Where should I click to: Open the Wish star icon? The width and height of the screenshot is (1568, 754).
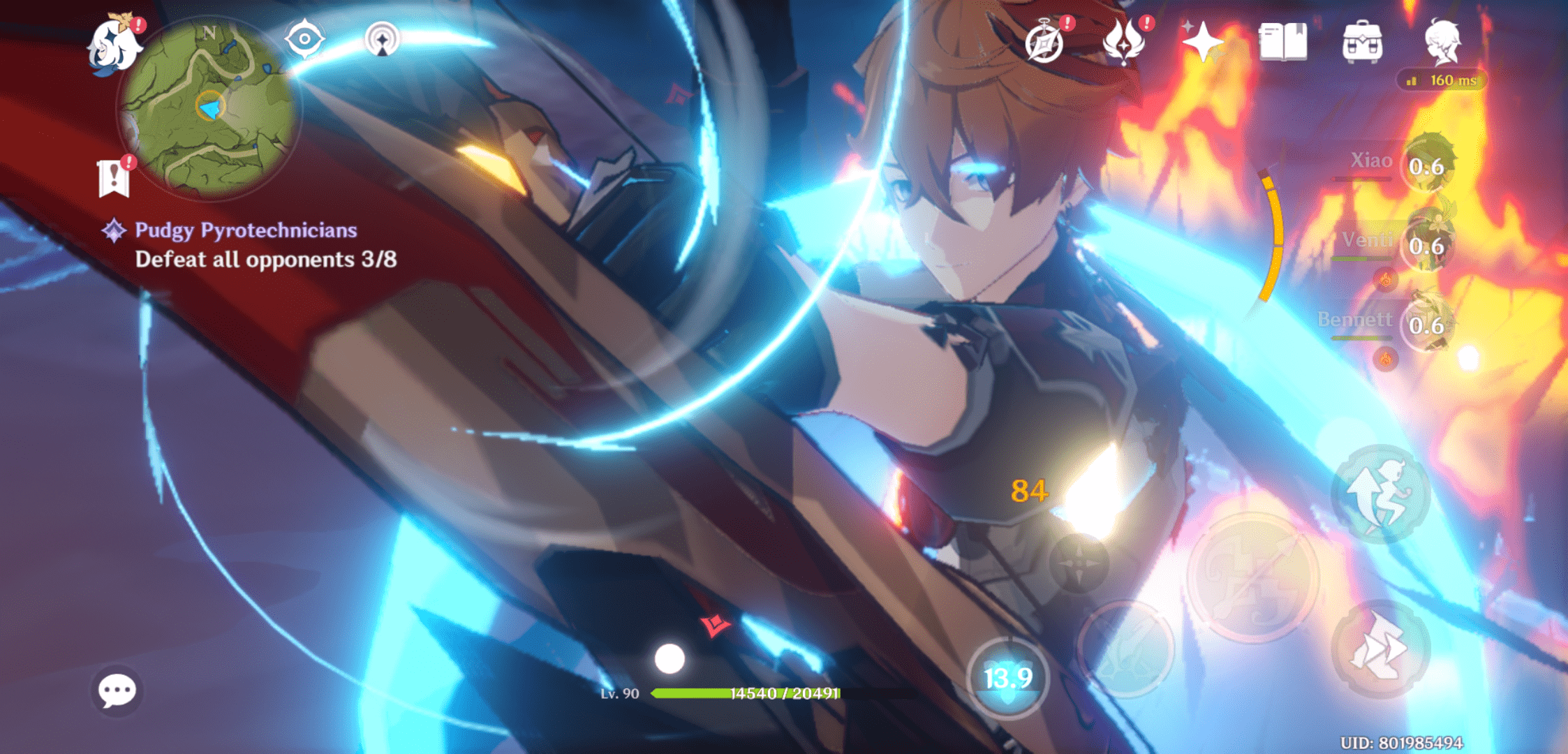[1202, 42]
